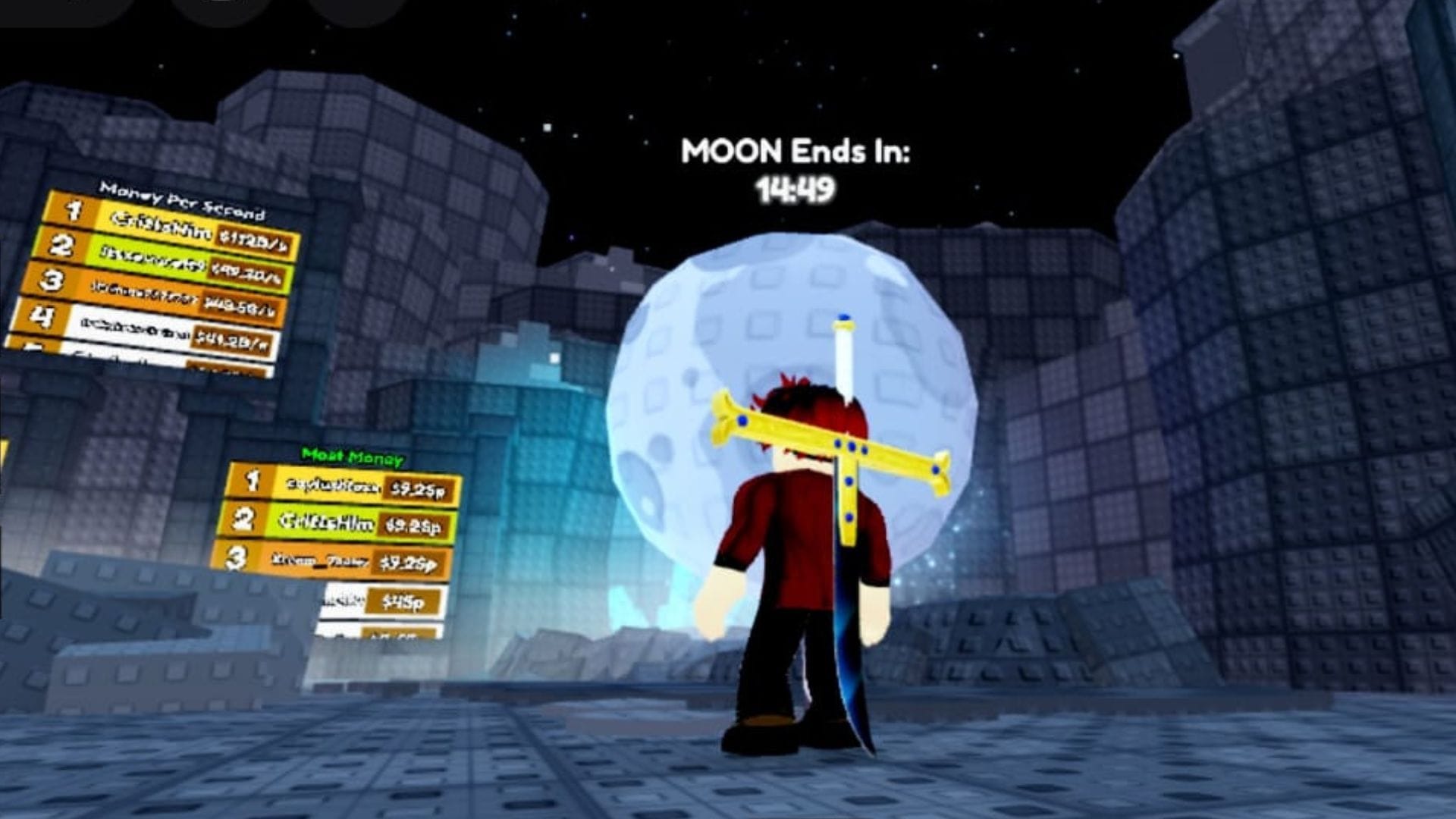The image size is (1456, 819).
Task: Expand the Most Money leaderboard header
Action: click(353, 457)
